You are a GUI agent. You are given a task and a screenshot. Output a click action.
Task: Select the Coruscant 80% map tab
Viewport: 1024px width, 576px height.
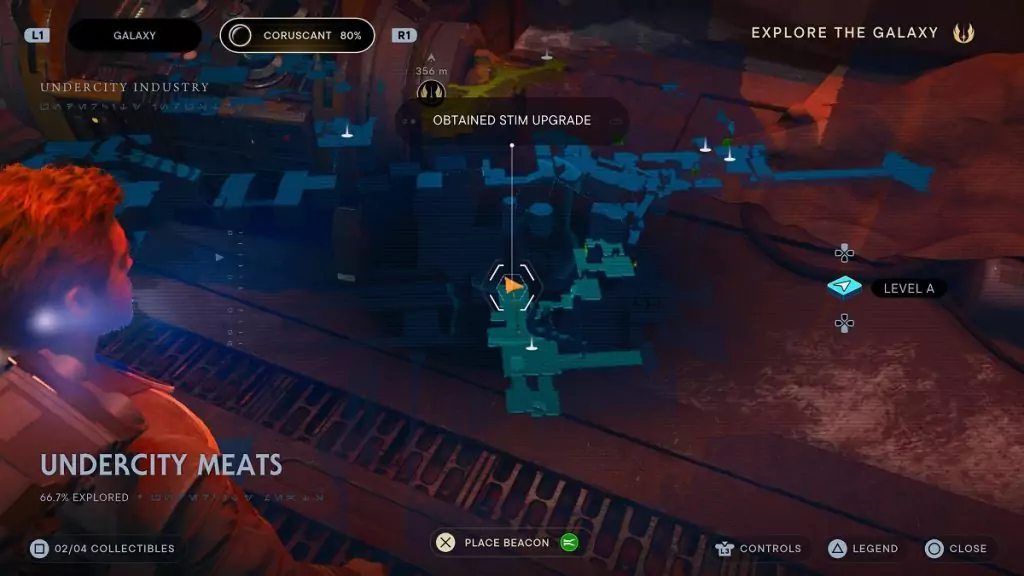click(x=297, y=35)
